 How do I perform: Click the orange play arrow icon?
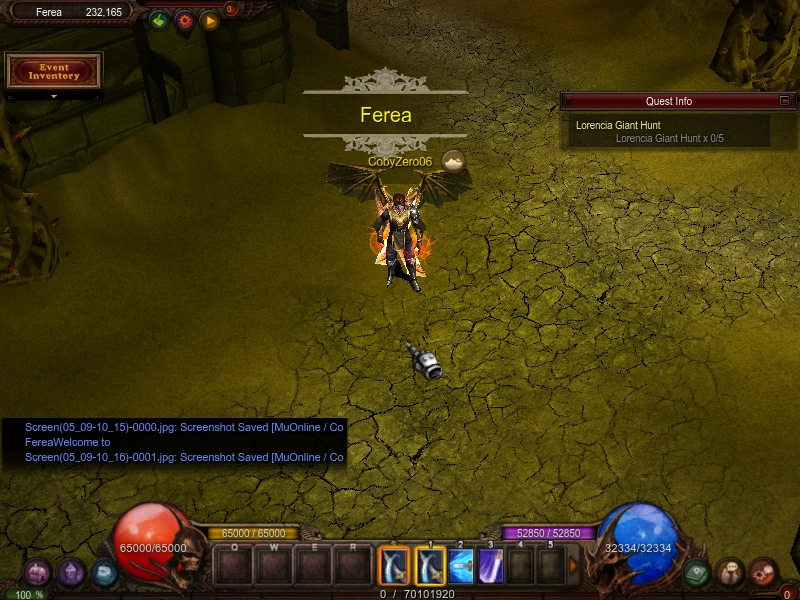209,20
